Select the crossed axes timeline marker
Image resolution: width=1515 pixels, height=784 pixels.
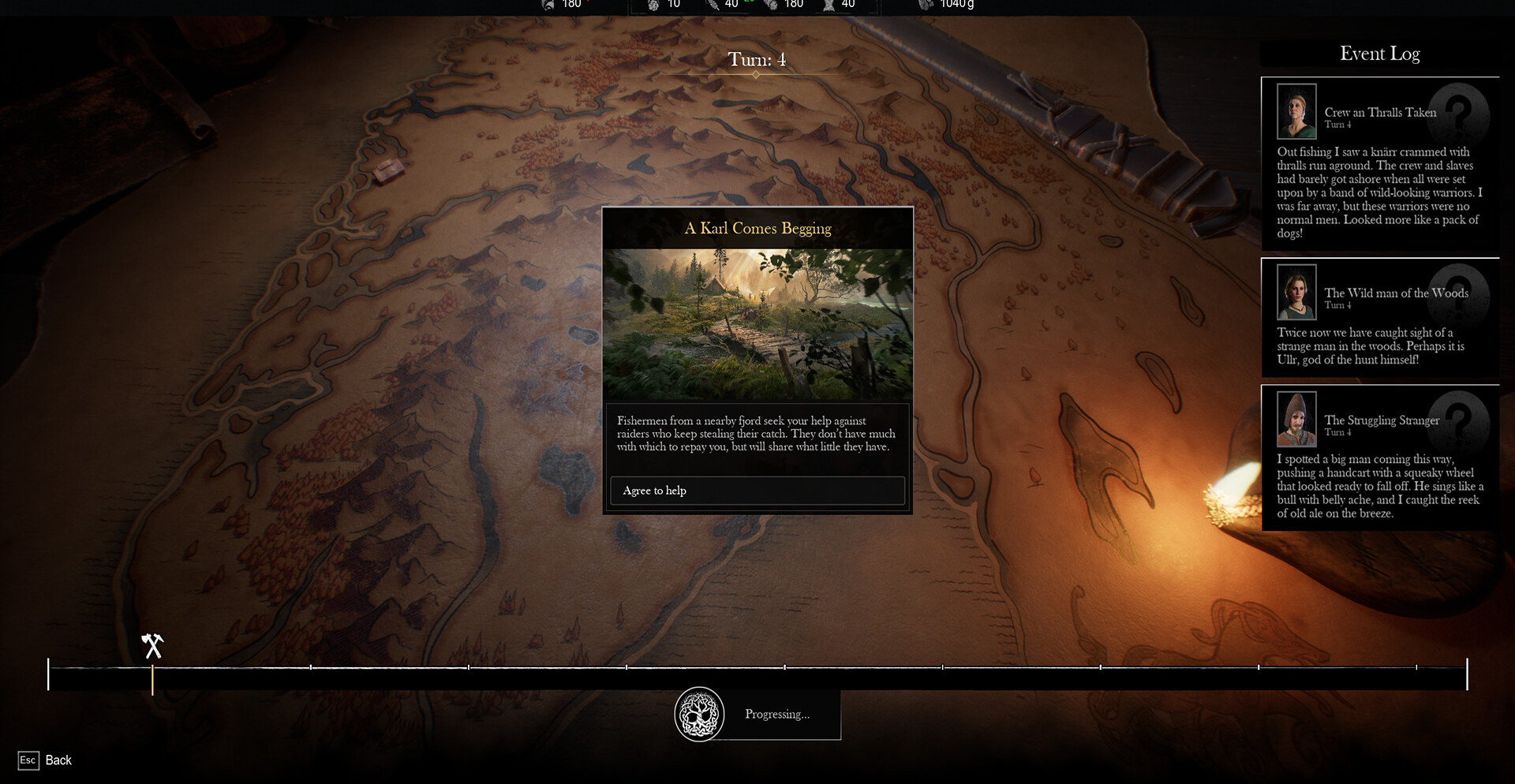(152, 646)
